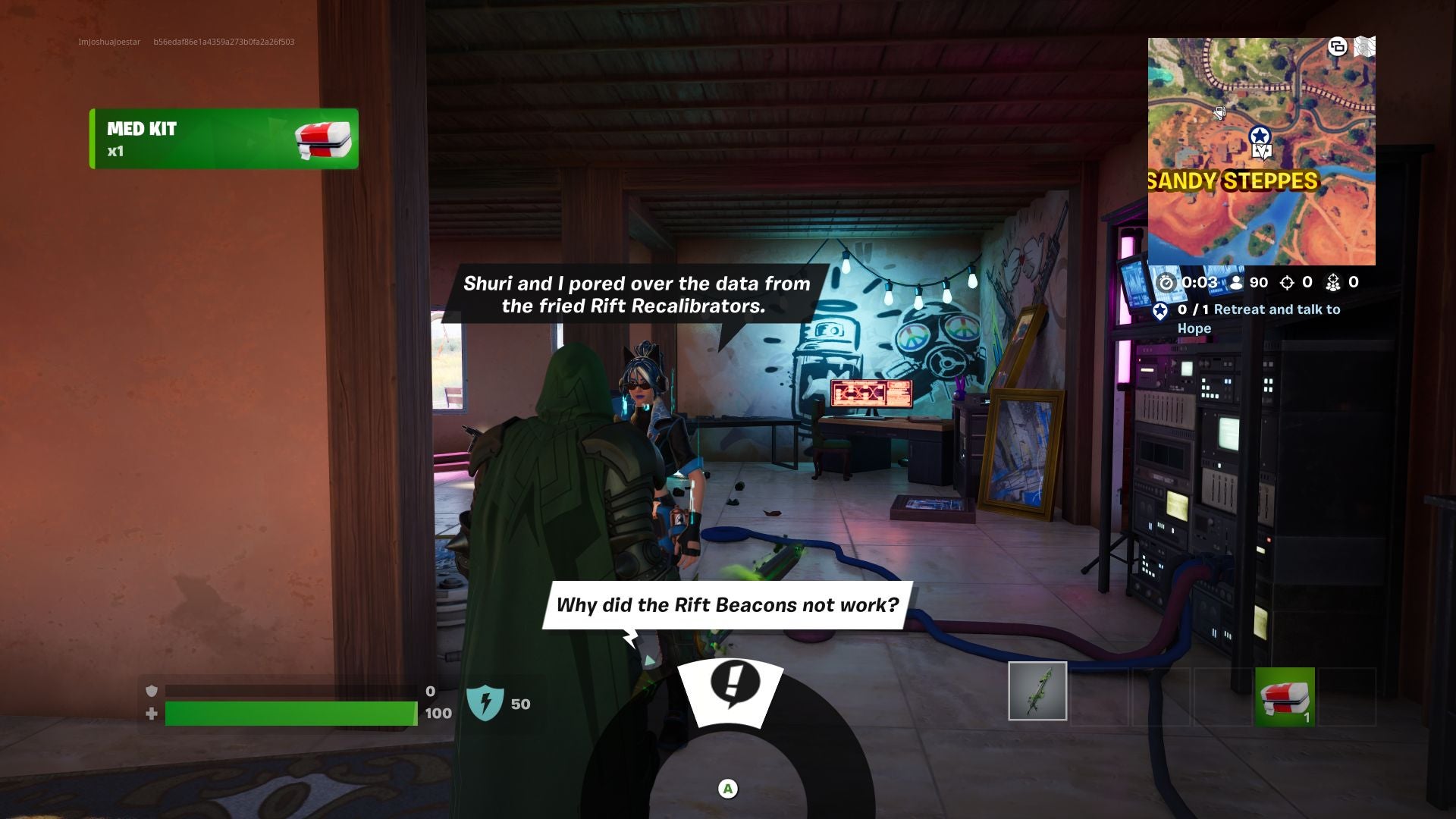Click the Why did the Rift Beacons question bubble
Screen dimensions: 1456x819
pyautogui.click(x=726, y=606)
